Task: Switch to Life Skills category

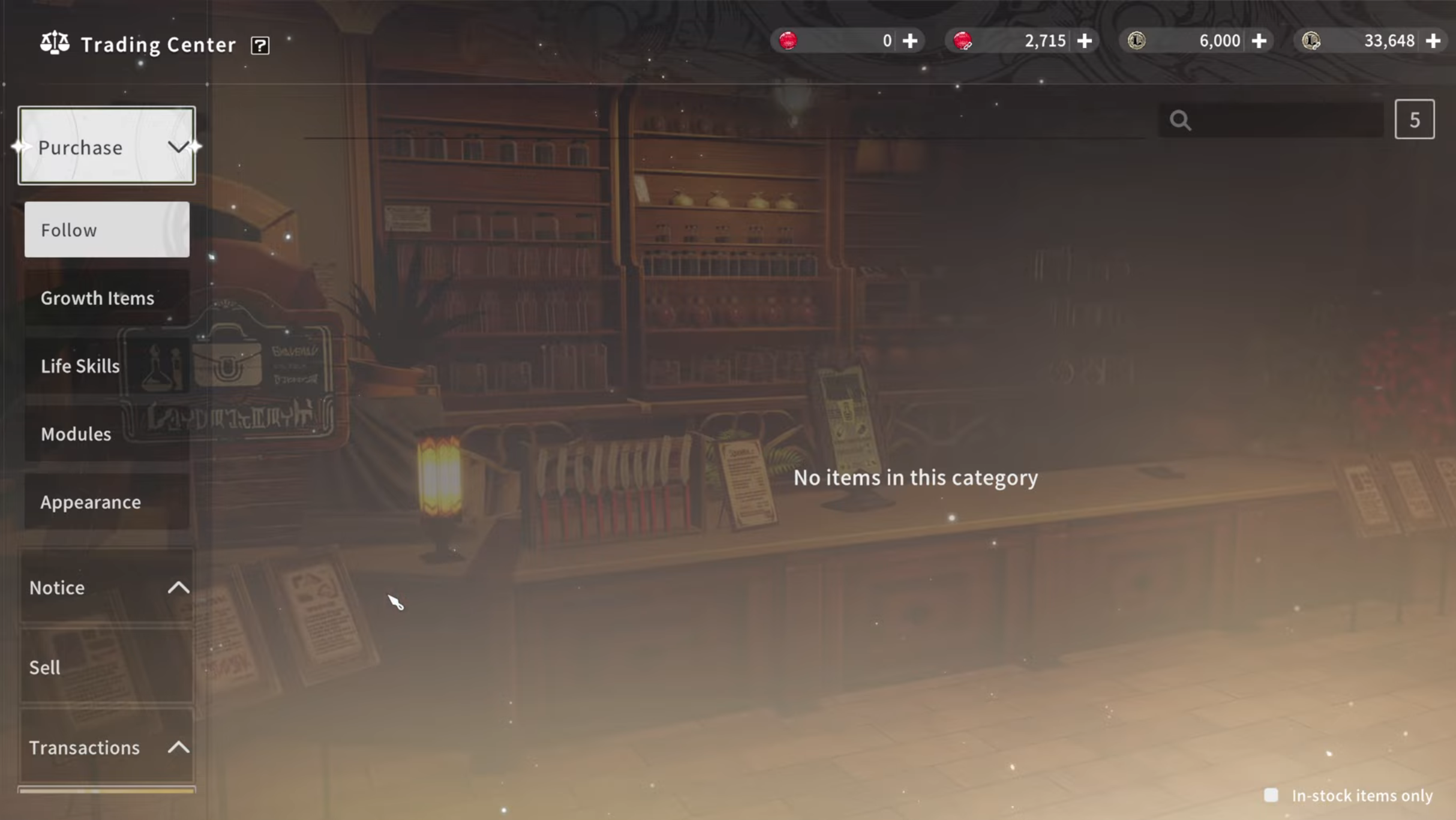Action: tap(107, 366)
